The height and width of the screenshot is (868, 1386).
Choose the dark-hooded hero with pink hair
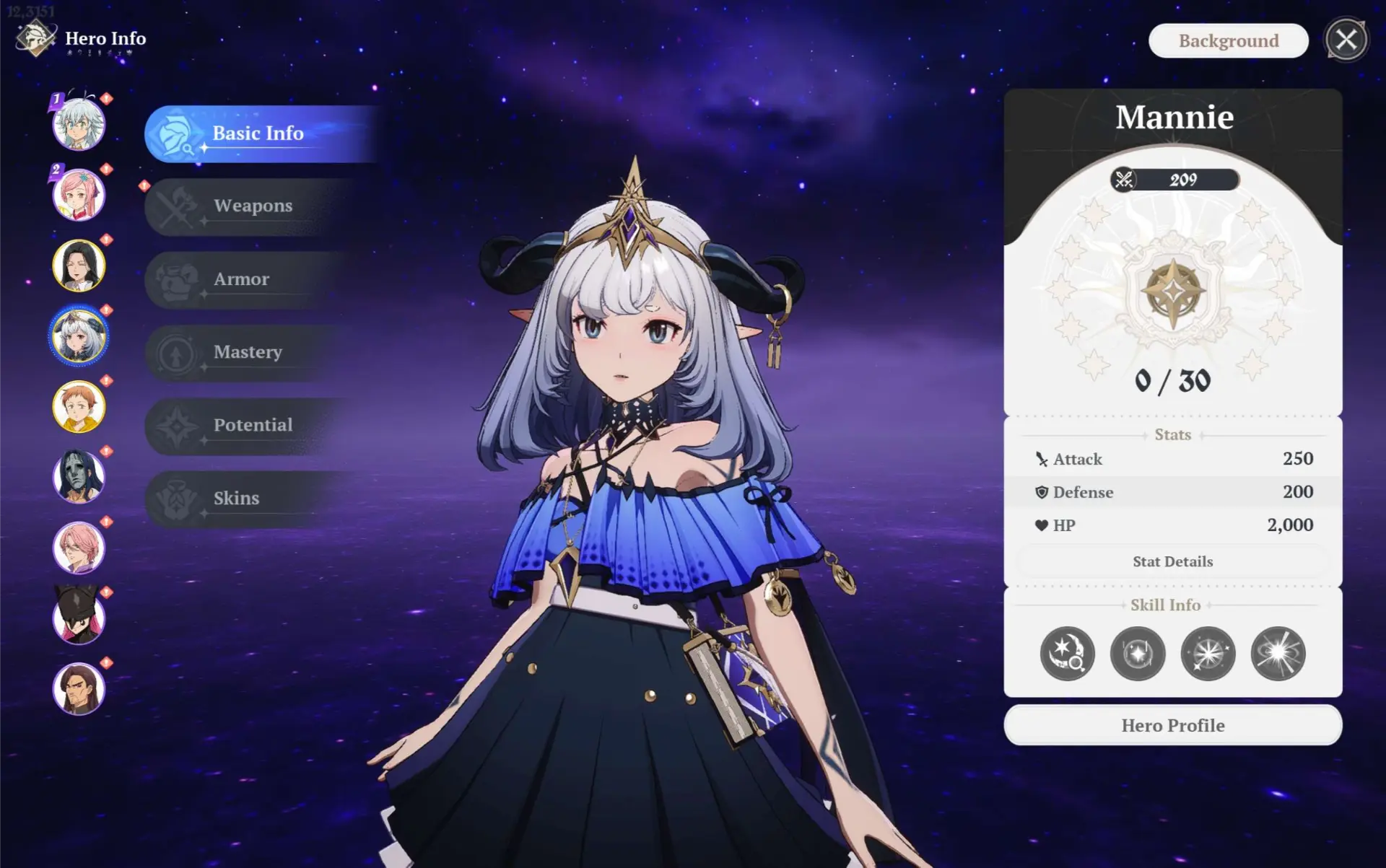[x=79, y=618]
